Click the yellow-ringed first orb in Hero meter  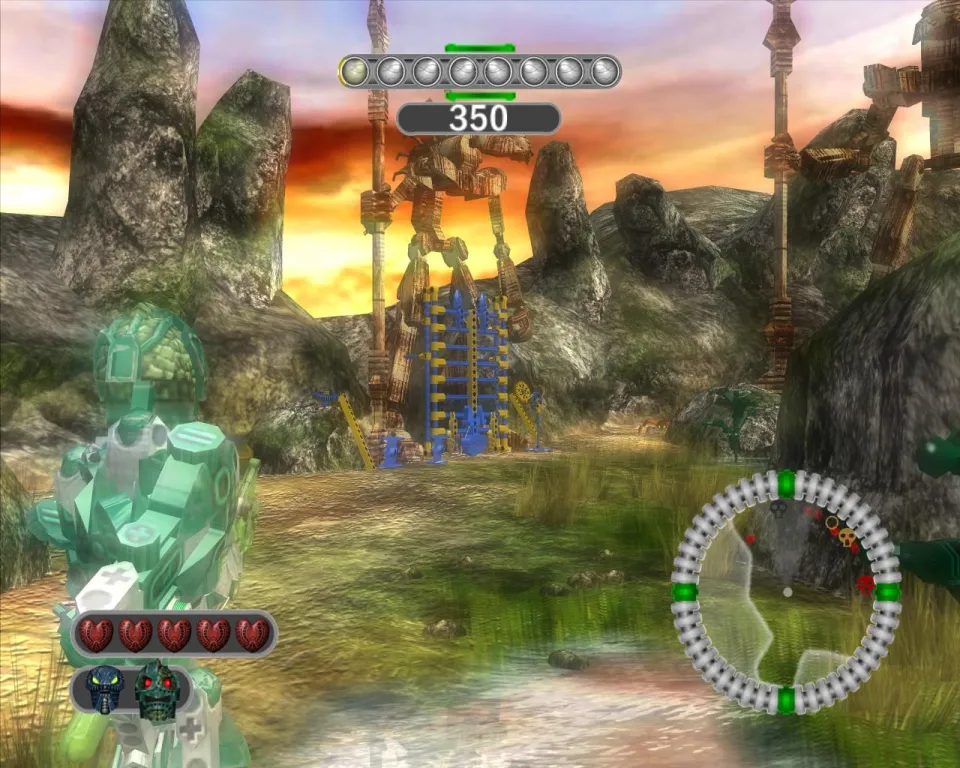[354, 71]
